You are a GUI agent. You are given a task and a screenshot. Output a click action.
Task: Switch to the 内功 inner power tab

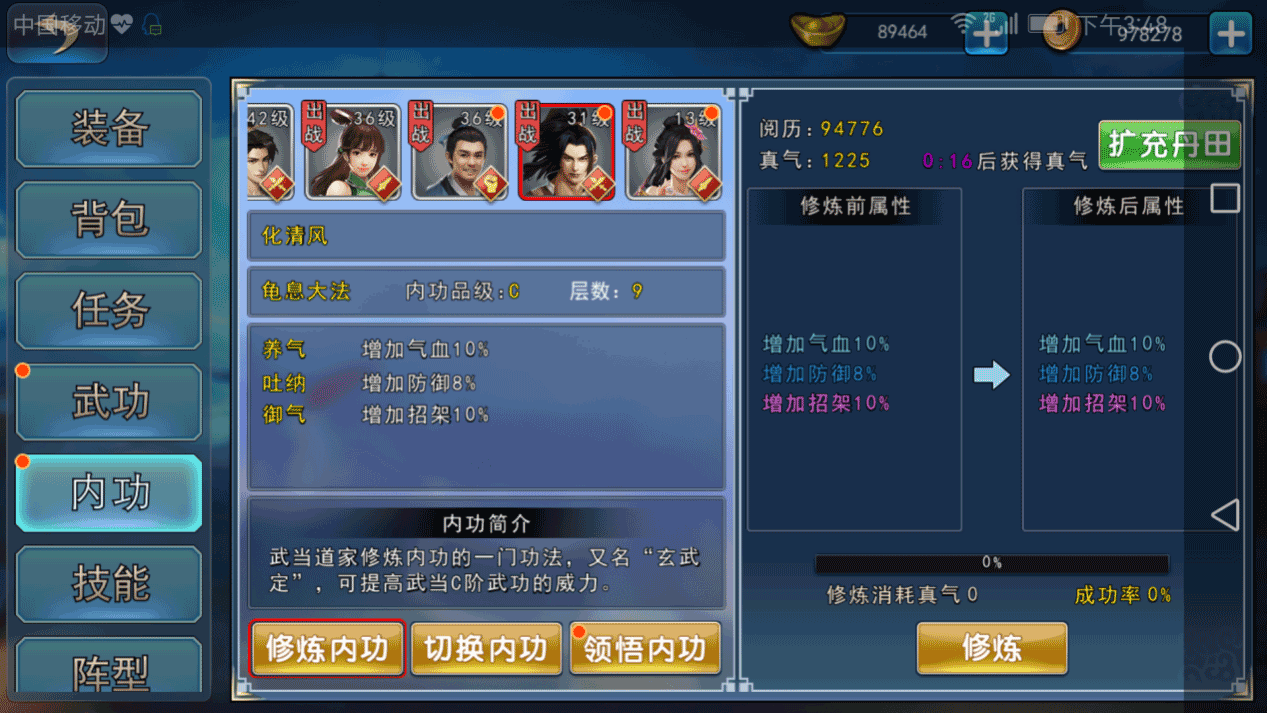[109, 493]
